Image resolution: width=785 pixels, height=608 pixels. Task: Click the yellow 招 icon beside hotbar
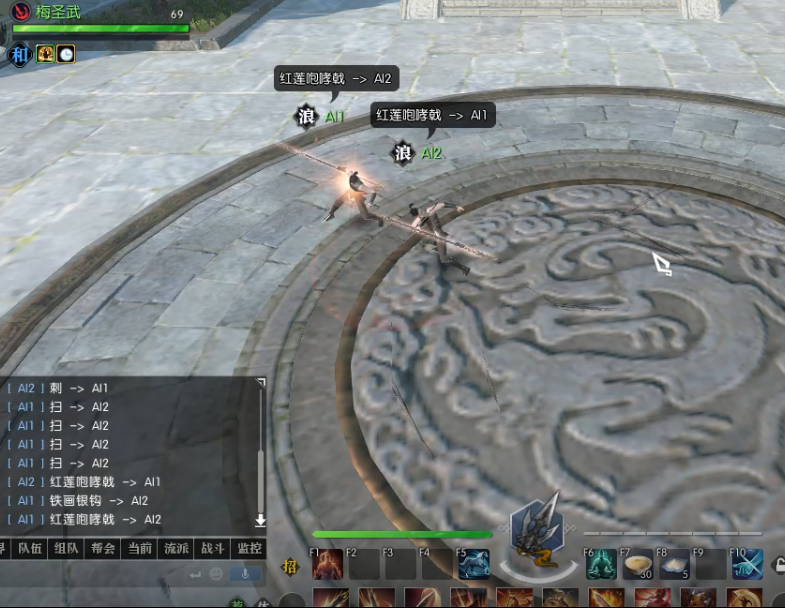click(291, 567)
